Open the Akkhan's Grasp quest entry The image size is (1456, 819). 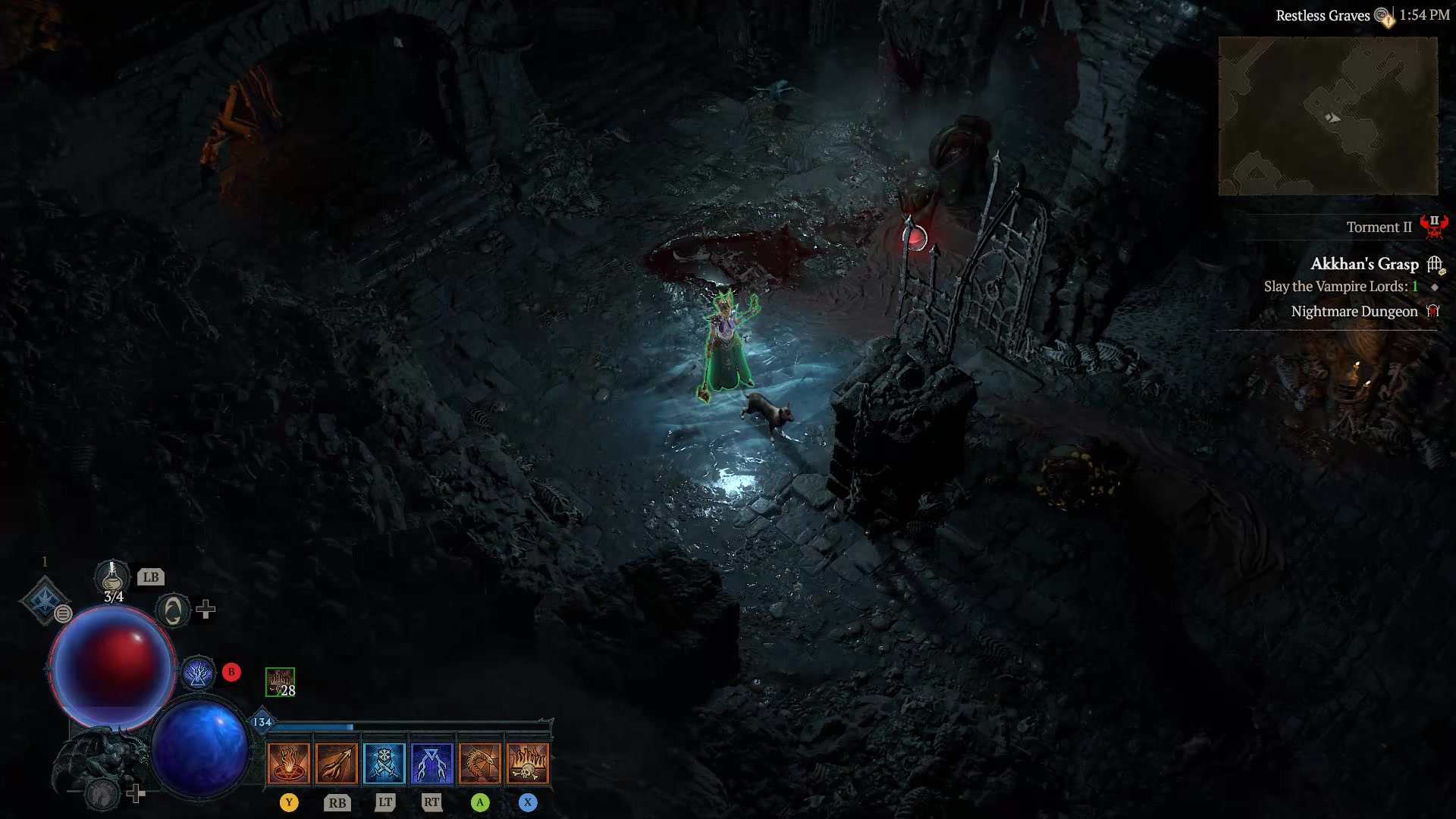pyautogui.click(x=1364, y=264)
